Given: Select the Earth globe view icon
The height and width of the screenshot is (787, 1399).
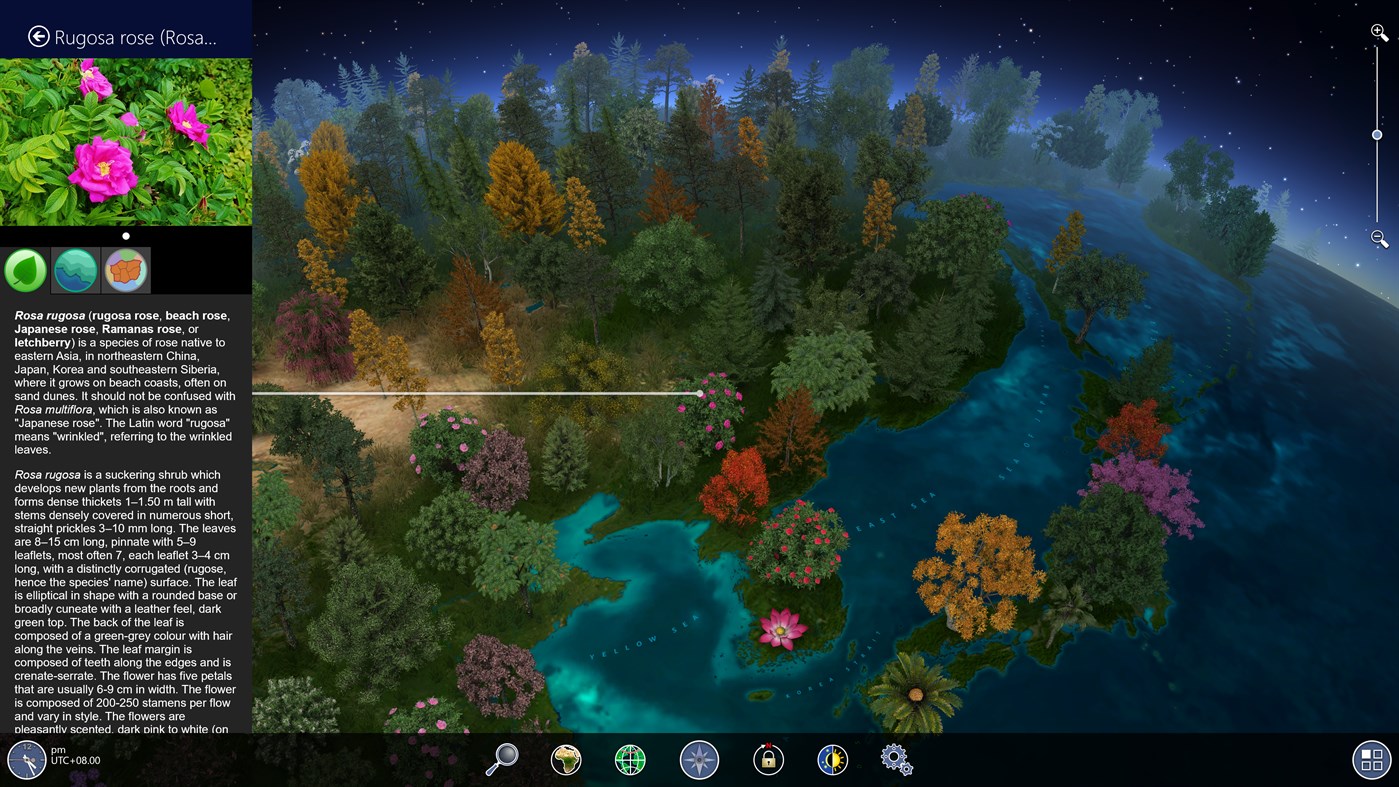Looking at the screenshot, I should click(566, 759).
